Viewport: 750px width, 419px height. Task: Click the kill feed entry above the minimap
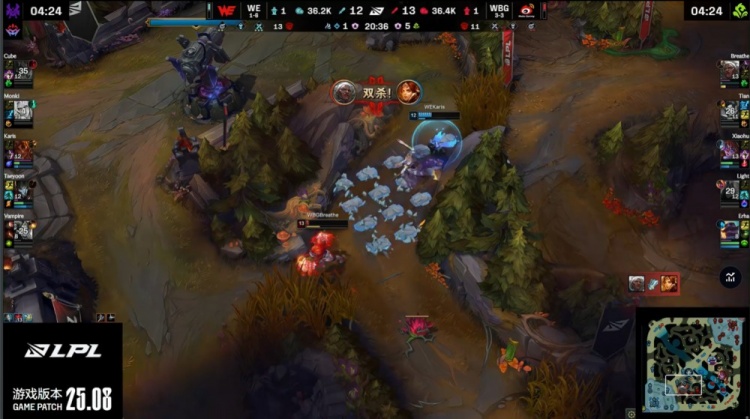click(654, 284)
